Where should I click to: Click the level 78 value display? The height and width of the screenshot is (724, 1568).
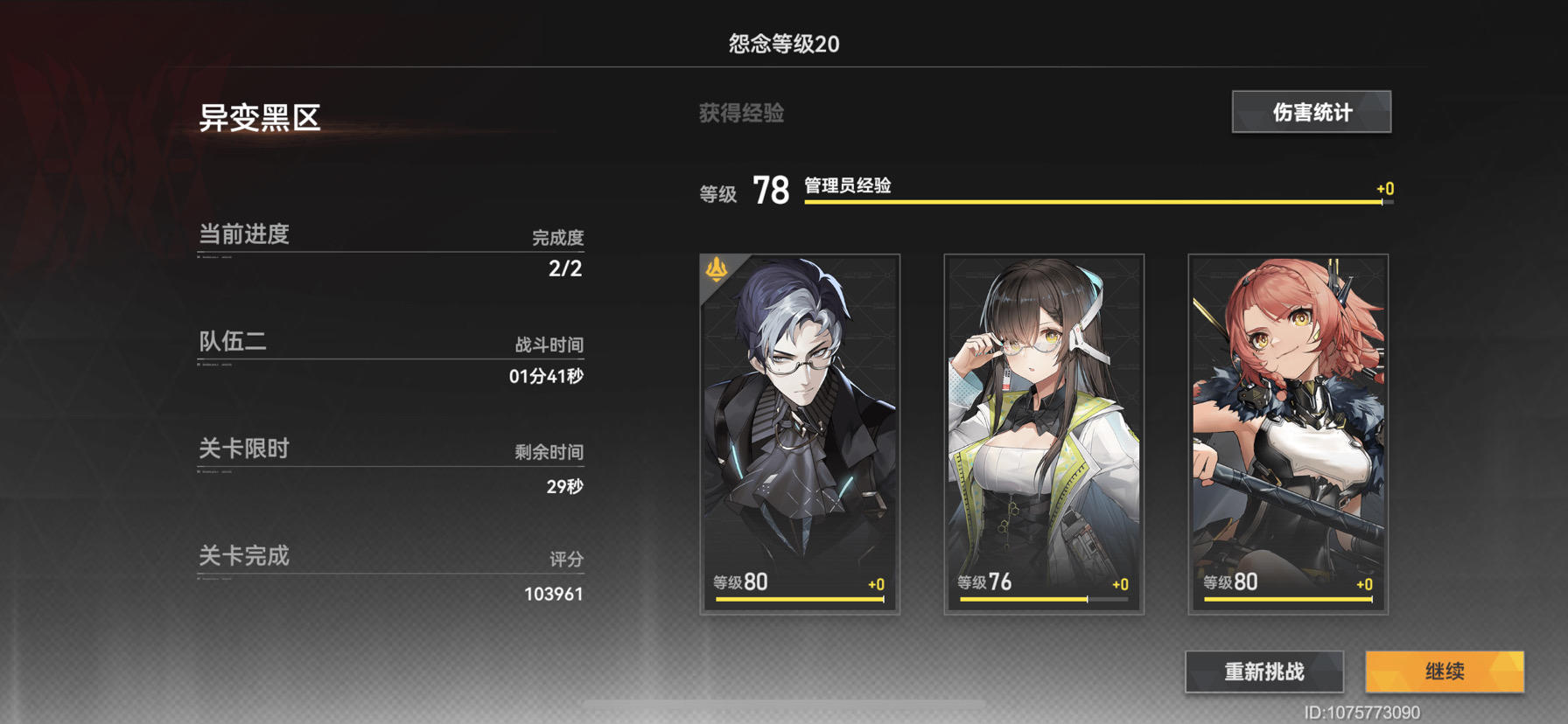[x=769, y=186]
